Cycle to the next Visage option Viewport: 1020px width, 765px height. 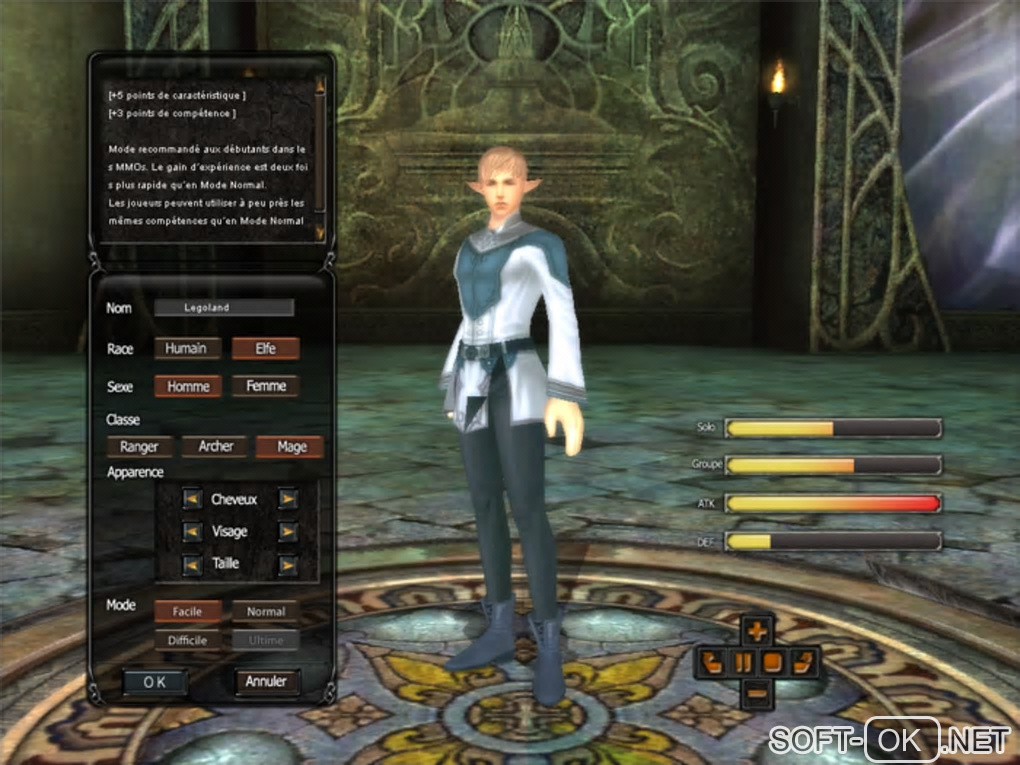point(287,531)
